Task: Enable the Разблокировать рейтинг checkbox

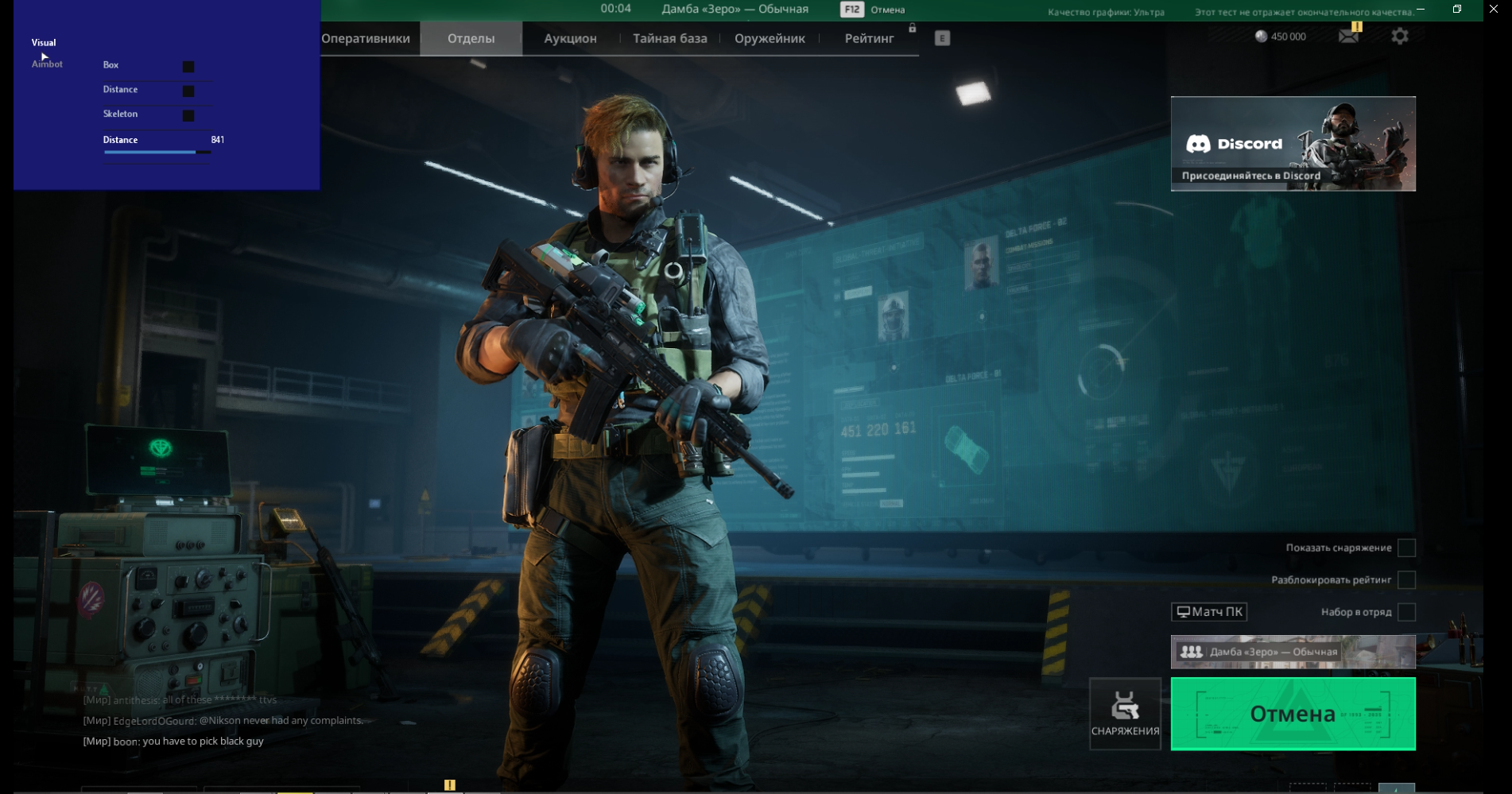Action: point(1406,579)
